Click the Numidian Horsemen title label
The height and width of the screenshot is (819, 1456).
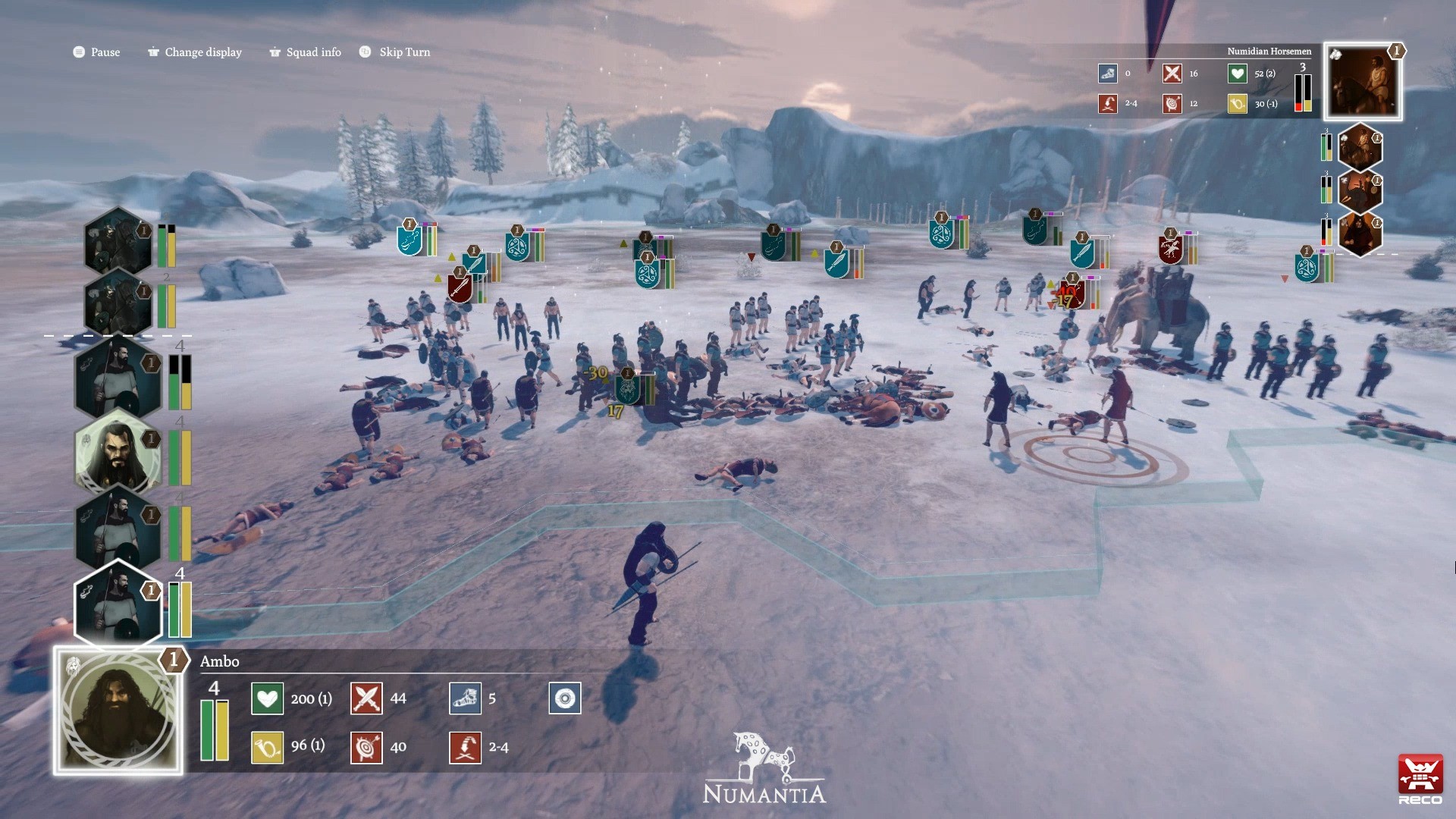pos(1269,51)
